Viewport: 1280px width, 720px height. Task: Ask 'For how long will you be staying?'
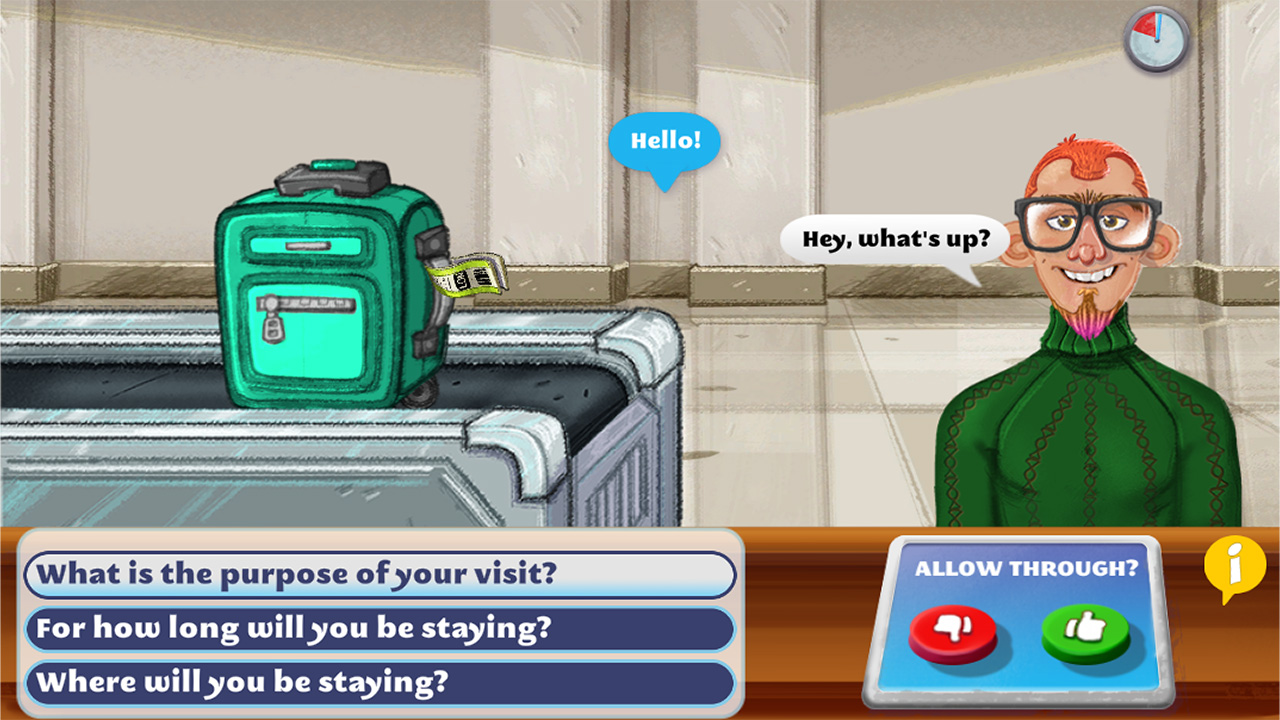[377, 629]
